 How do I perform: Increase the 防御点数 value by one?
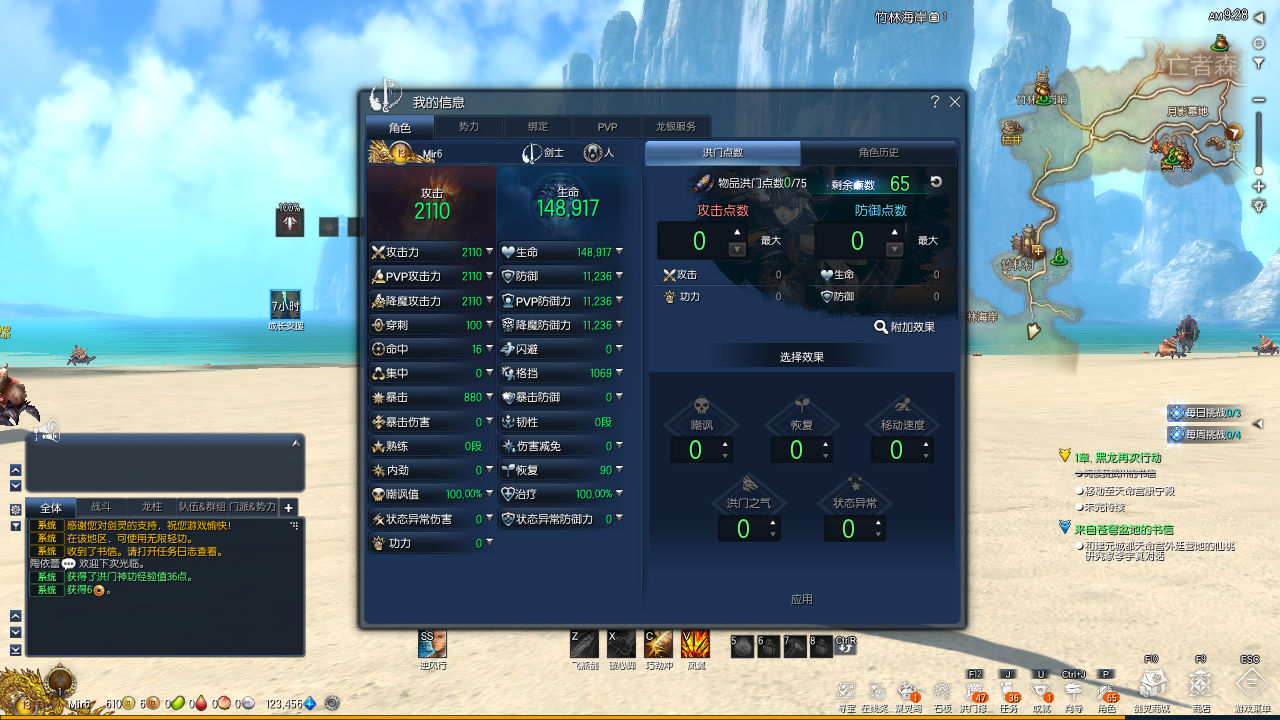[x=895, y=232]
